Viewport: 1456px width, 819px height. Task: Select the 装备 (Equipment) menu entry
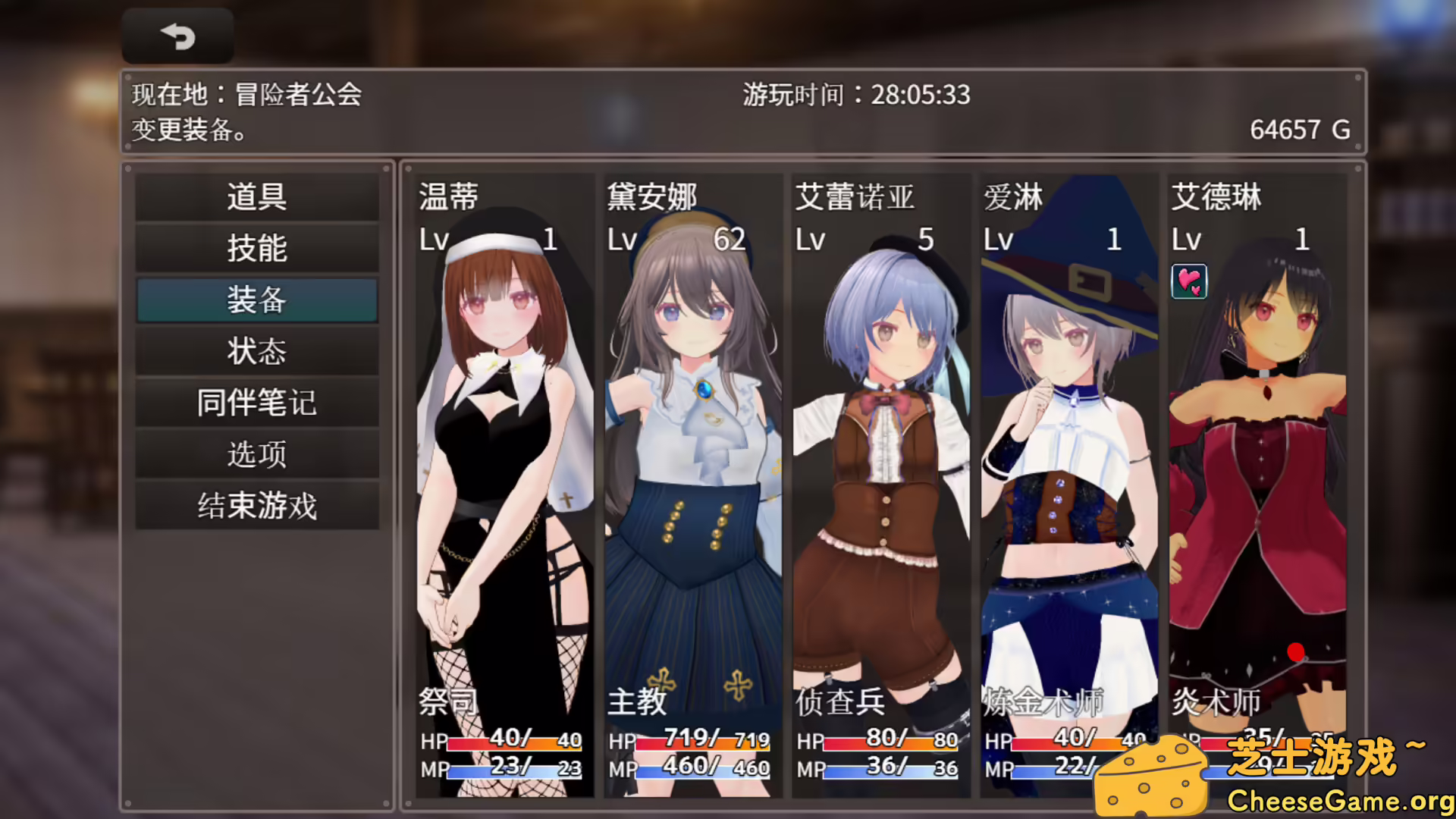click(256, 300)
